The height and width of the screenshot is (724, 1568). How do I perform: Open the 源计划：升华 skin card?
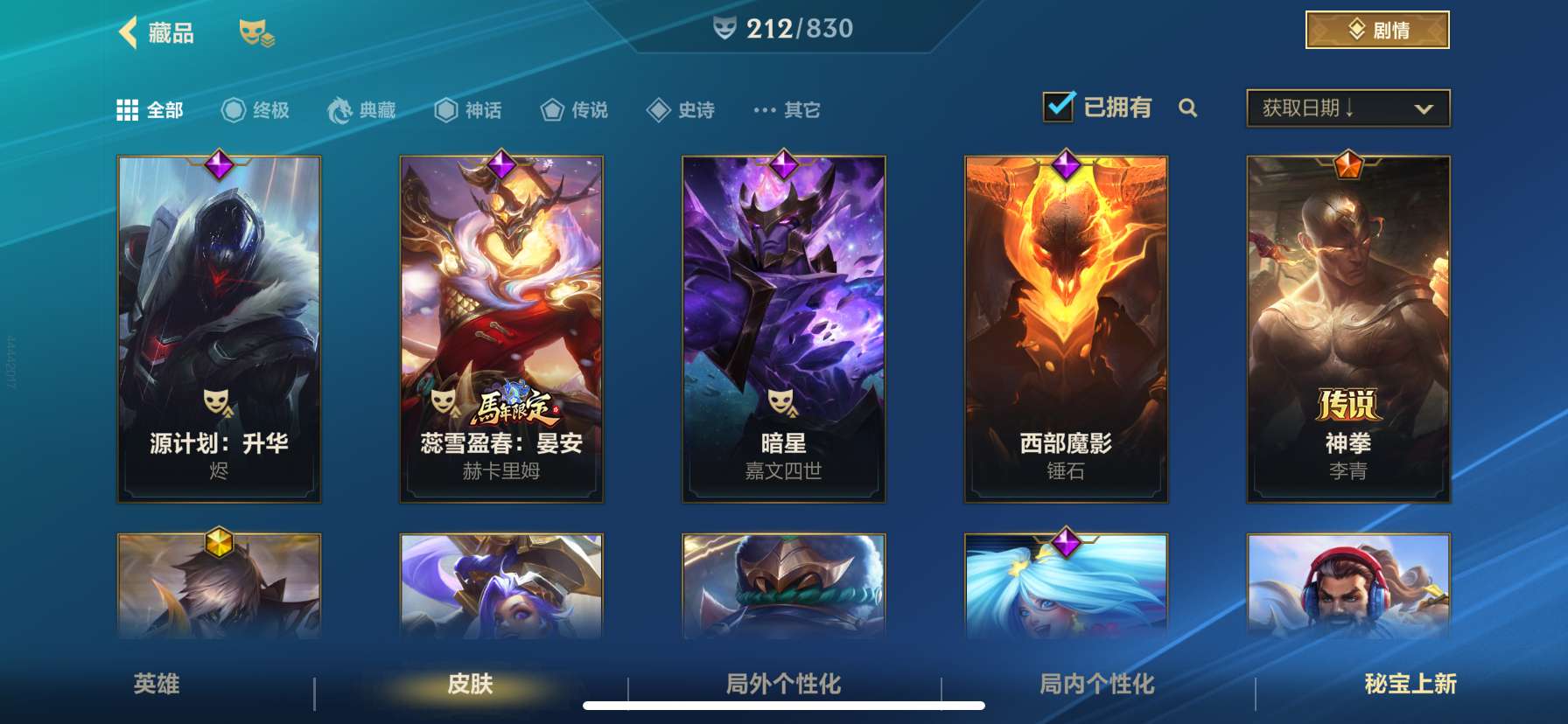coord(219,328)
